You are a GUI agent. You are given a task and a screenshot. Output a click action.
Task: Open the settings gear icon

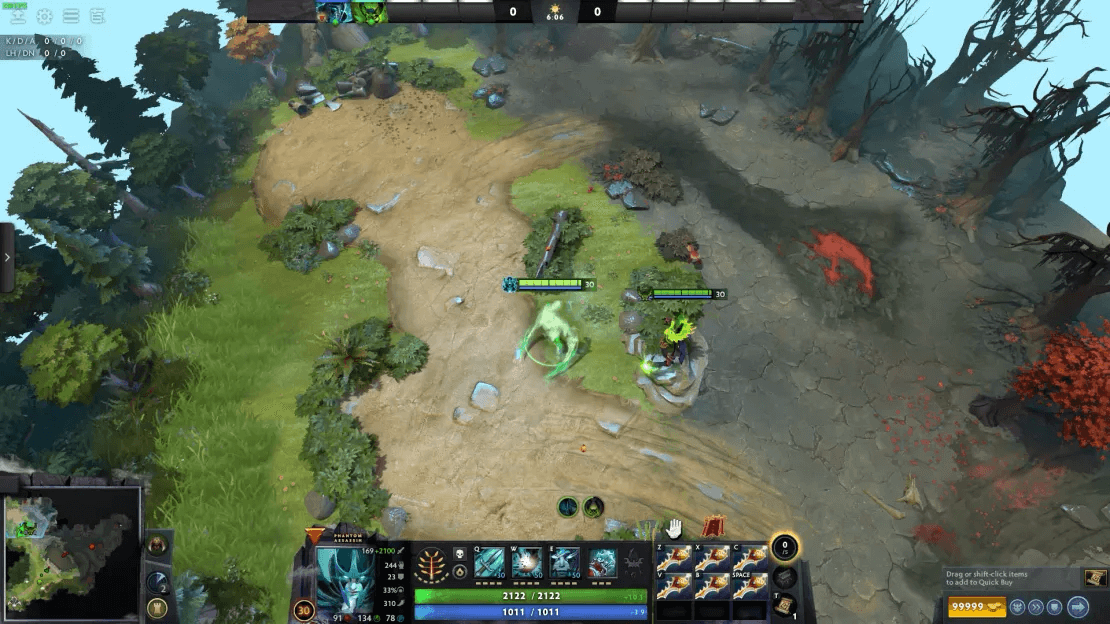[45, 16]
